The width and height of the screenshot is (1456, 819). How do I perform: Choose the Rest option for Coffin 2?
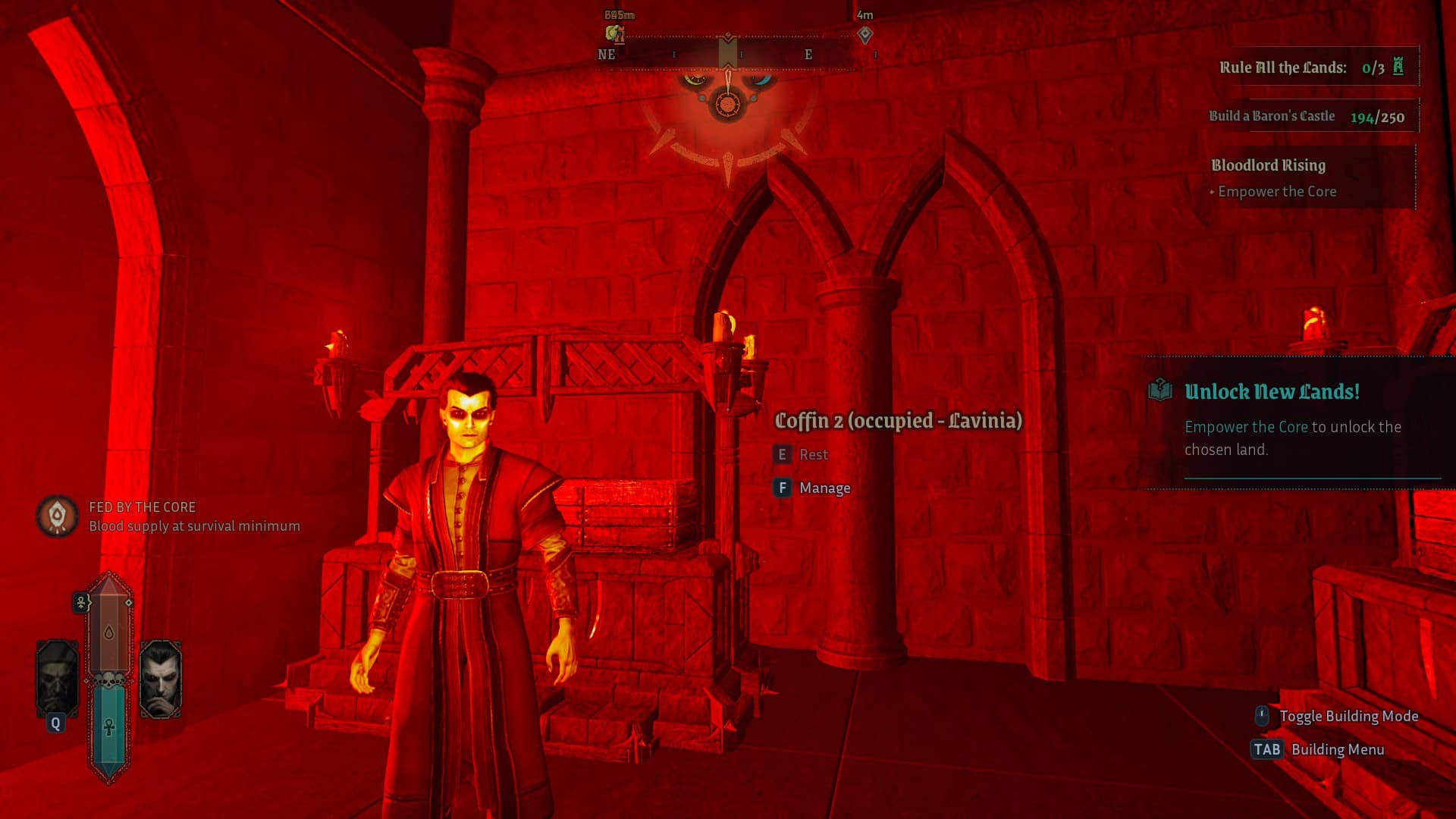click(x=813, y=455)
